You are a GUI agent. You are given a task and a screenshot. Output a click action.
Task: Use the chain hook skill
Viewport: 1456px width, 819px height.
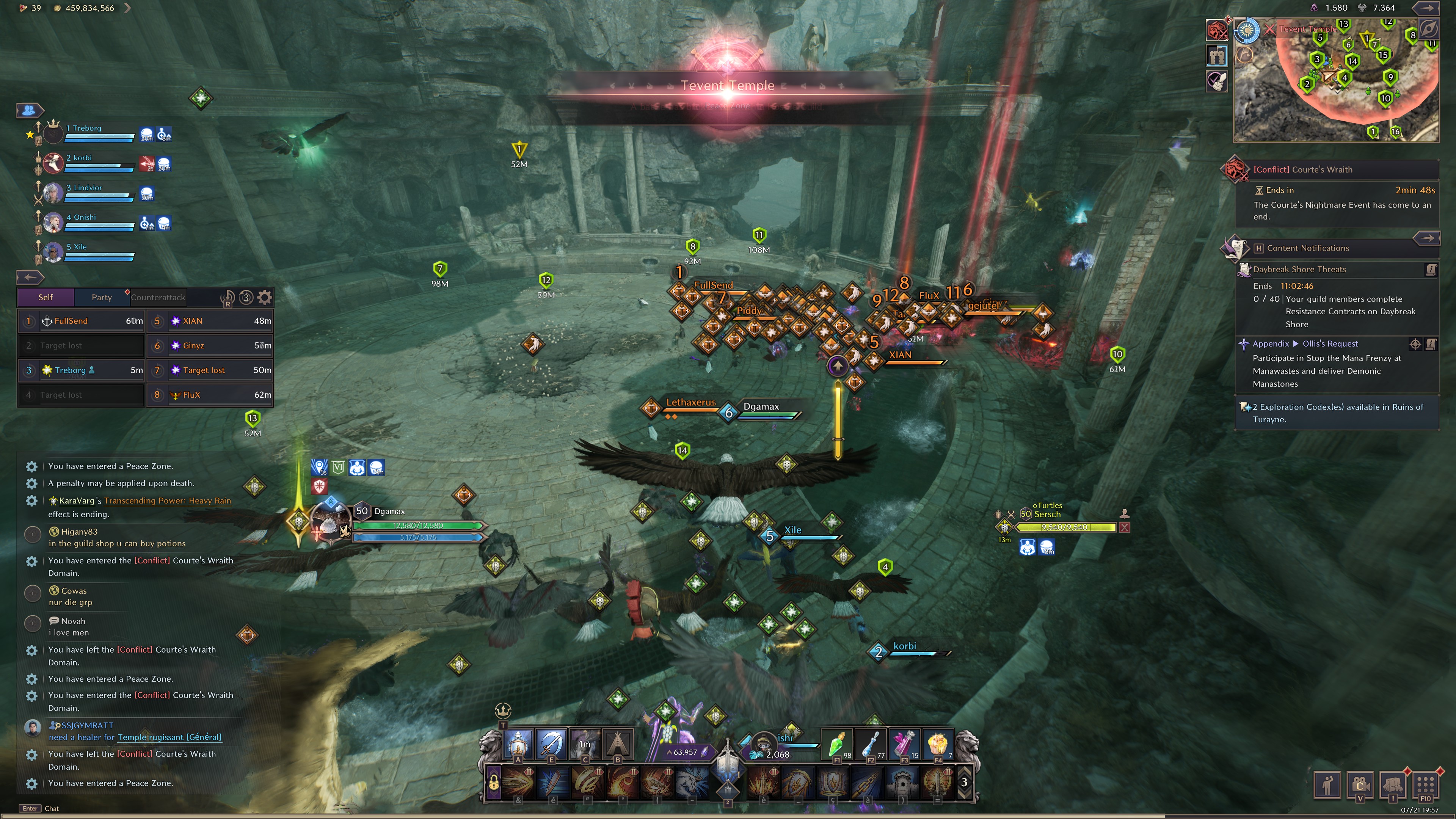tap(868, 782)
